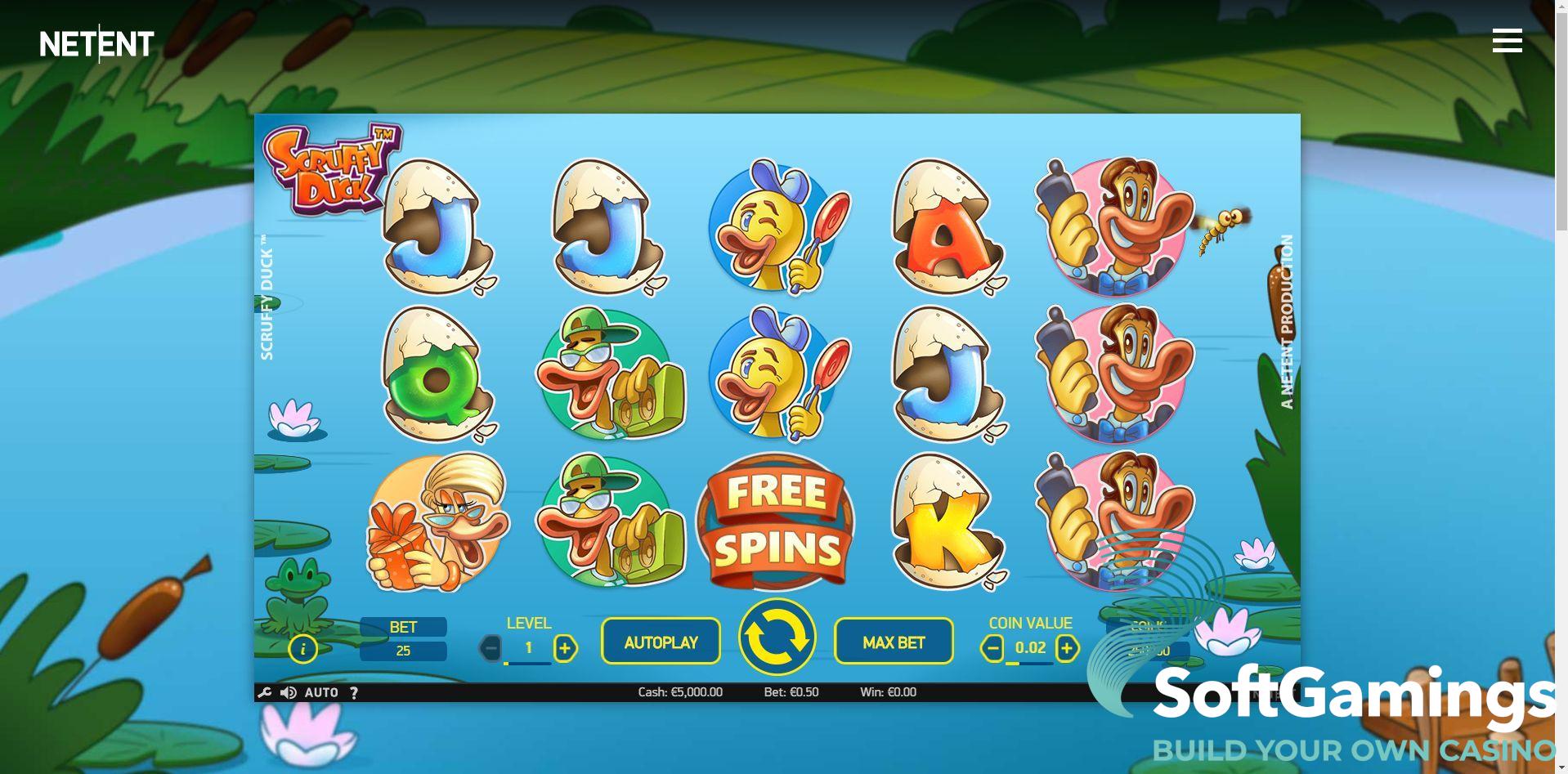Spin the reels with the round arrow button
This screenshot has height=774, width=1568.
point(777,638)
